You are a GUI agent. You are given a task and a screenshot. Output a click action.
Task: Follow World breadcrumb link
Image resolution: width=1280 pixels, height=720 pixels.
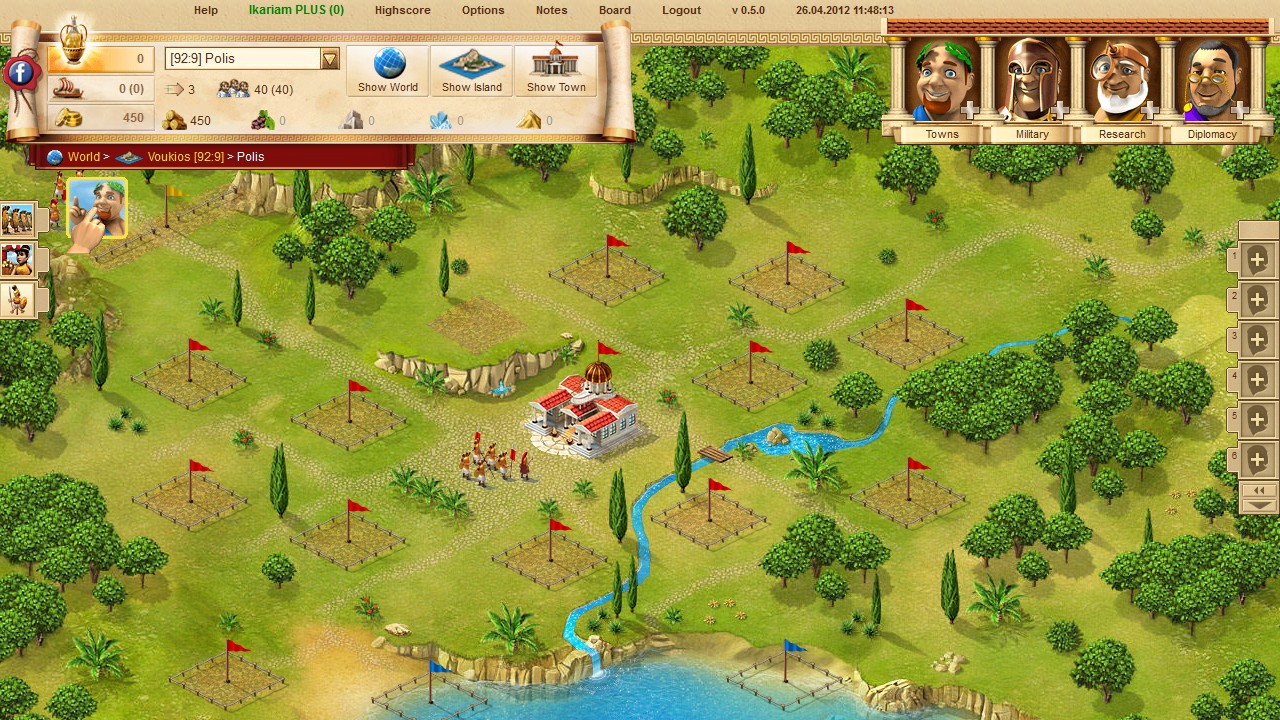click(x=84, y=157)
